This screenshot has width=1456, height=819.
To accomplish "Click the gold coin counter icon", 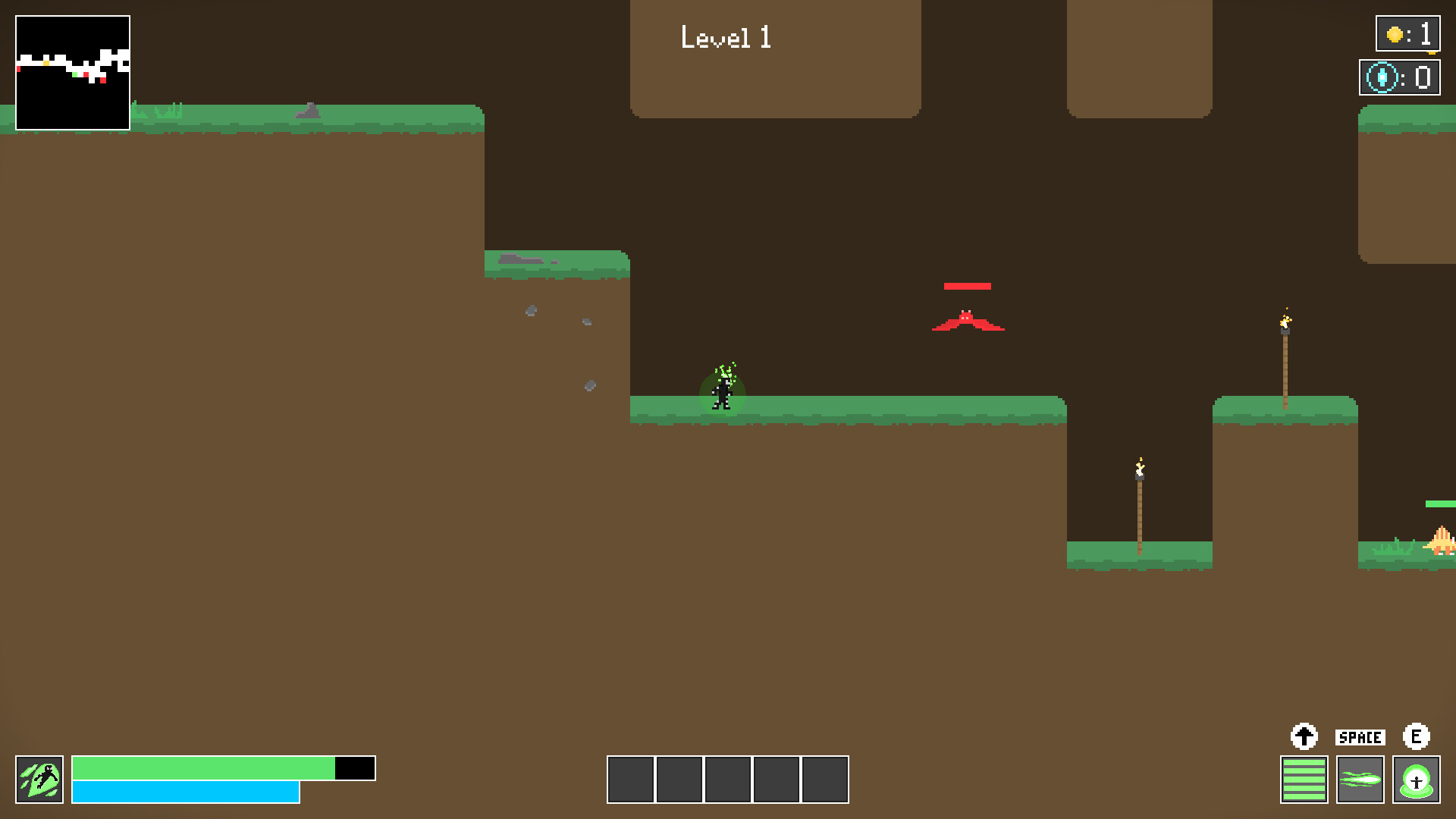I will [x=1394, y=33].
